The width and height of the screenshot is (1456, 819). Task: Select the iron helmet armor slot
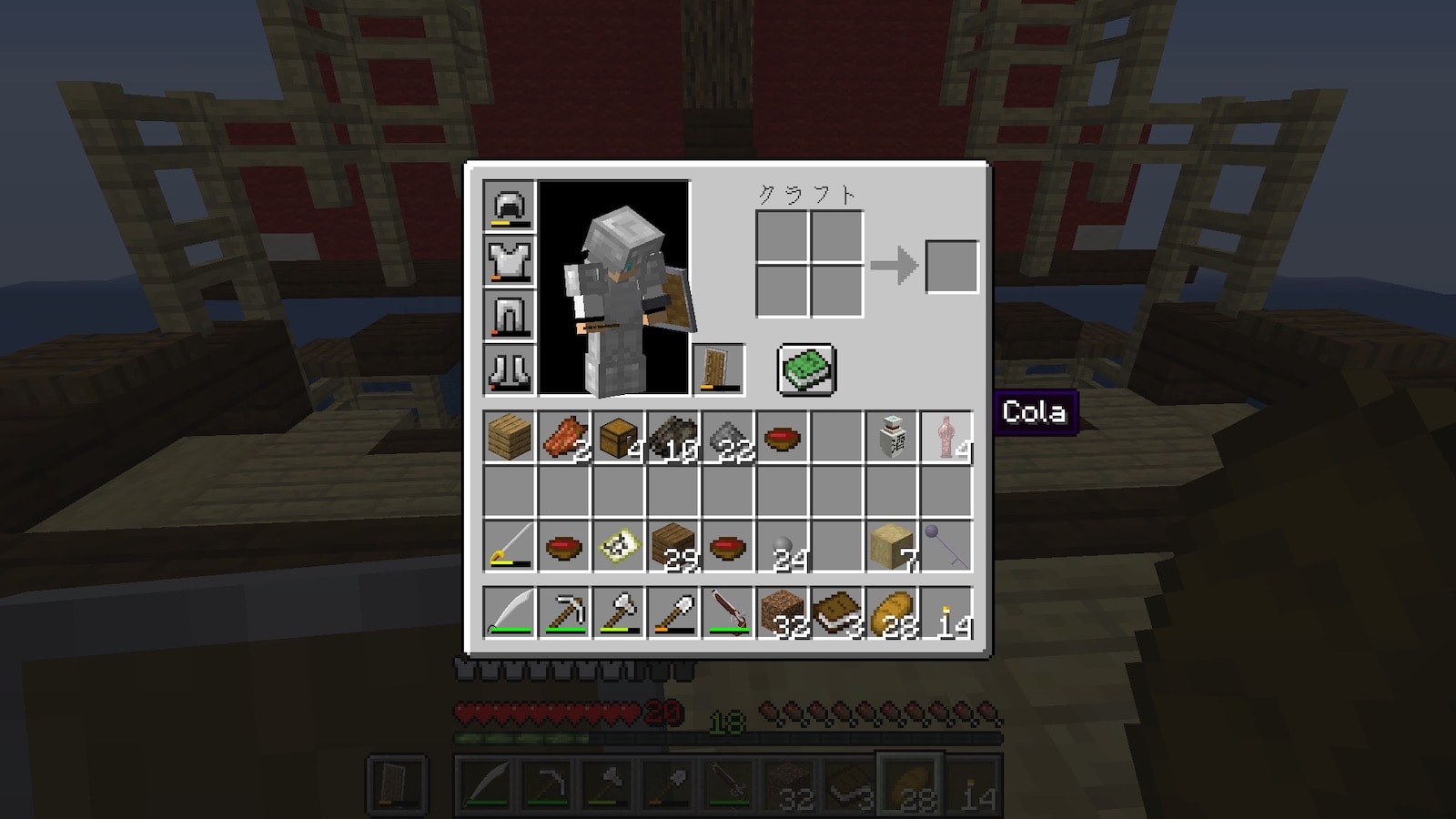(510, 207)
